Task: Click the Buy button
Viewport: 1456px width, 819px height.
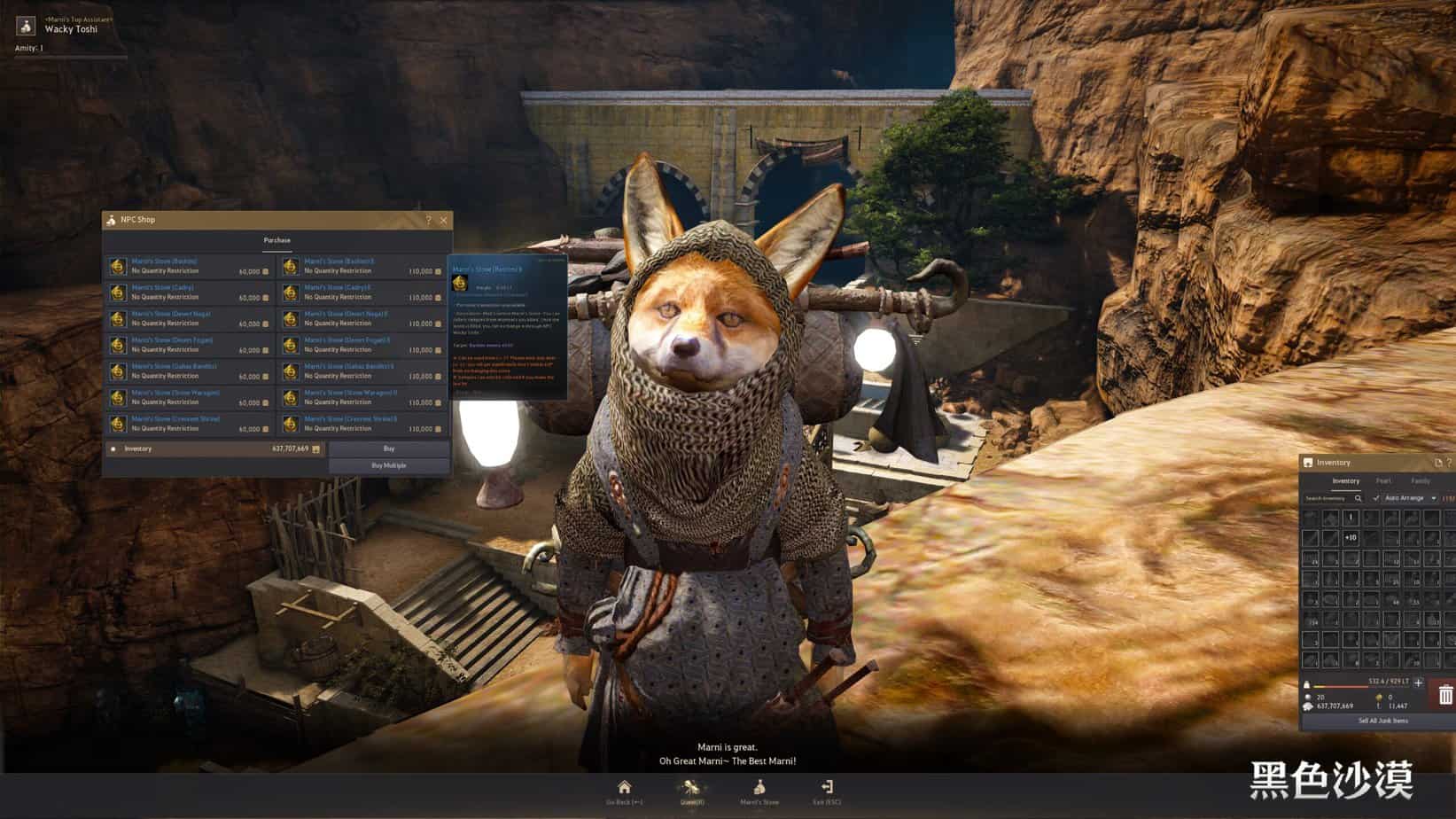Action: (389, 448)
